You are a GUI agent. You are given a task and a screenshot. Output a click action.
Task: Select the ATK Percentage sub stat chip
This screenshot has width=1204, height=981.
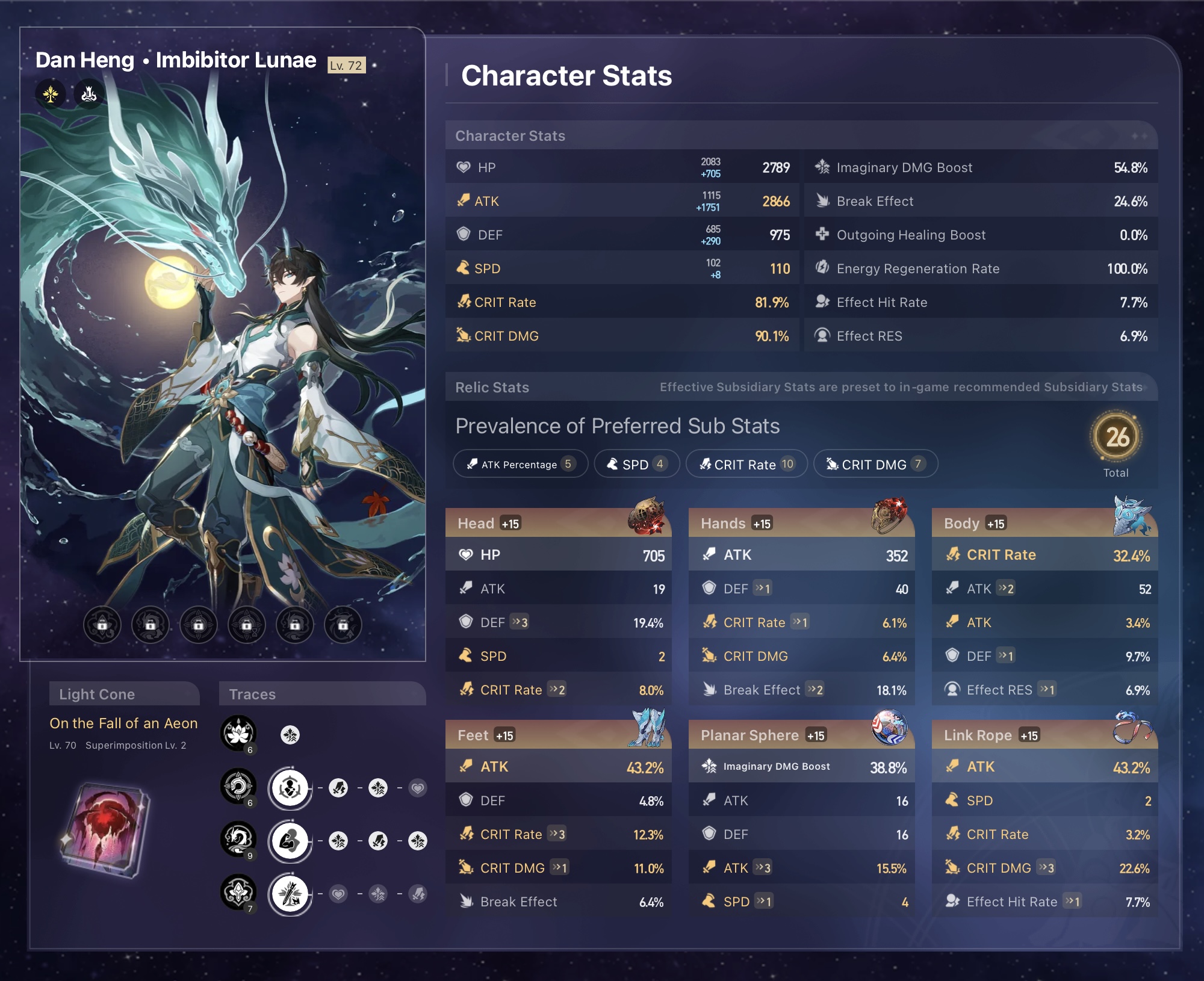pos(520,464)
